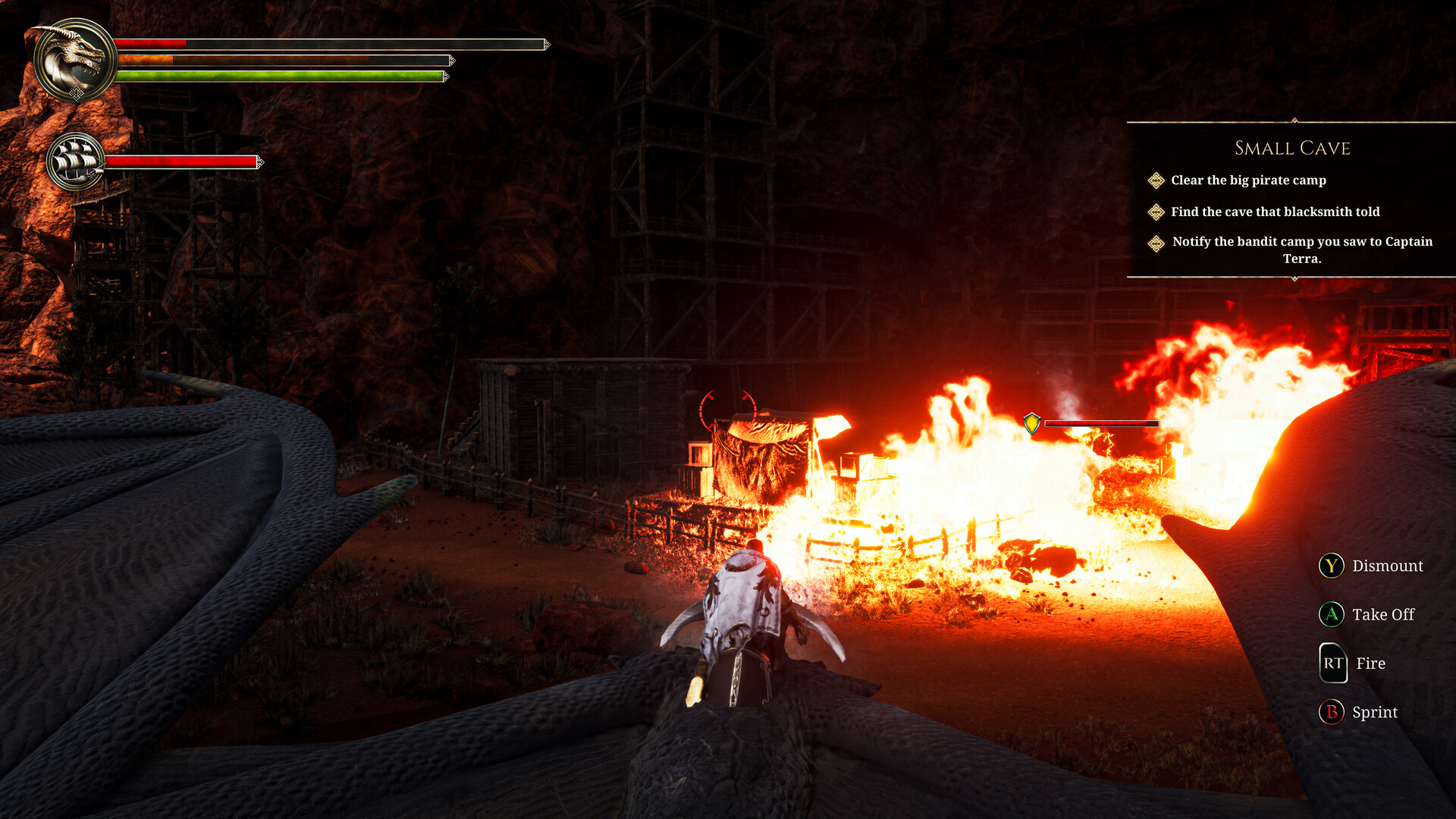Viewport: 1456px width, 819px height.
Task: Click the Take Off action label
Action: tap(1382, 614)
